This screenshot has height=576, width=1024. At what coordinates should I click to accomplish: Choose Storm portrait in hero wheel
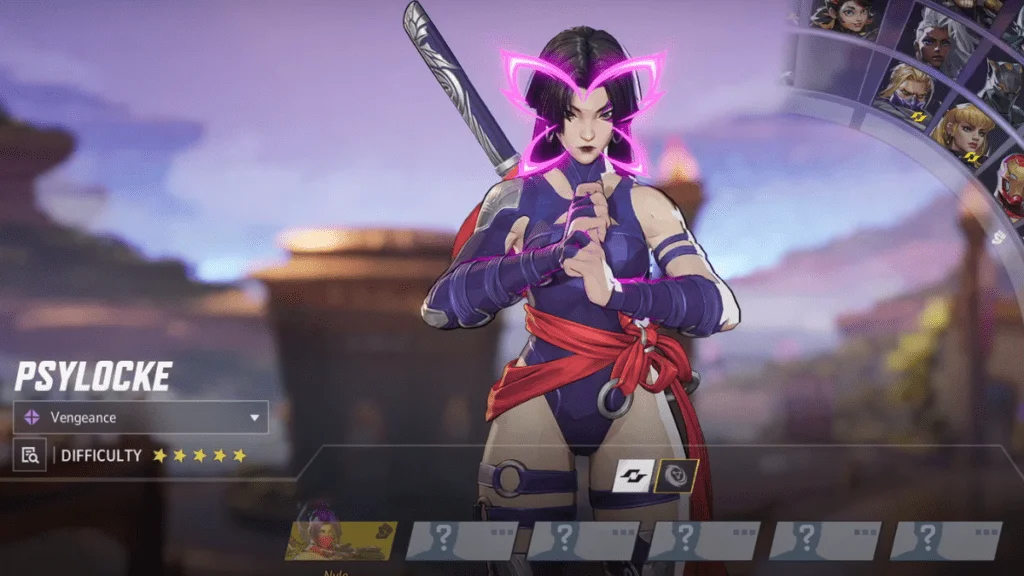pyautogui.click(x=936, y=40)
